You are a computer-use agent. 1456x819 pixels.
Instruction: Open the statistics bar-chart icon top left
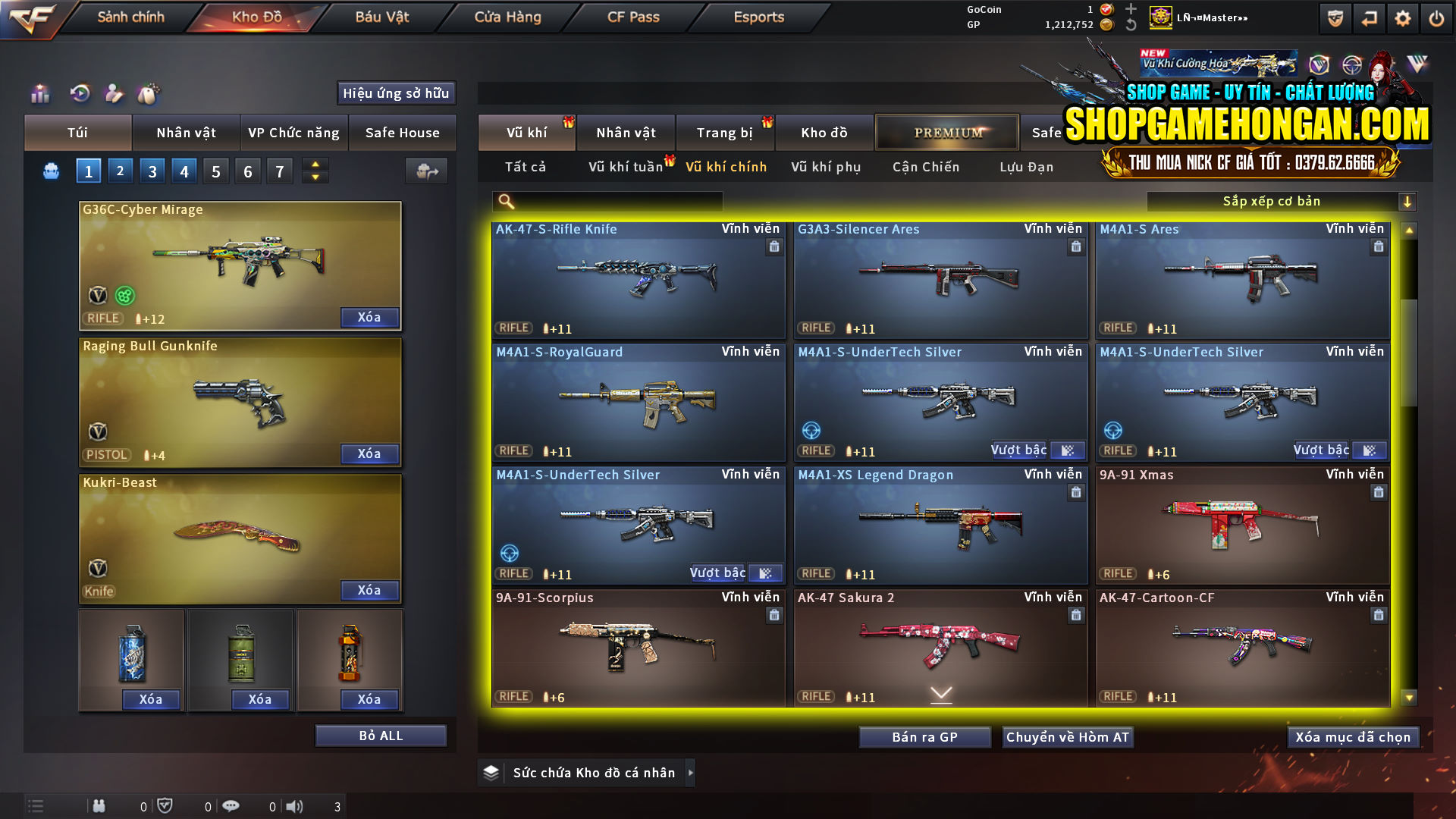[x=39, y=93]
